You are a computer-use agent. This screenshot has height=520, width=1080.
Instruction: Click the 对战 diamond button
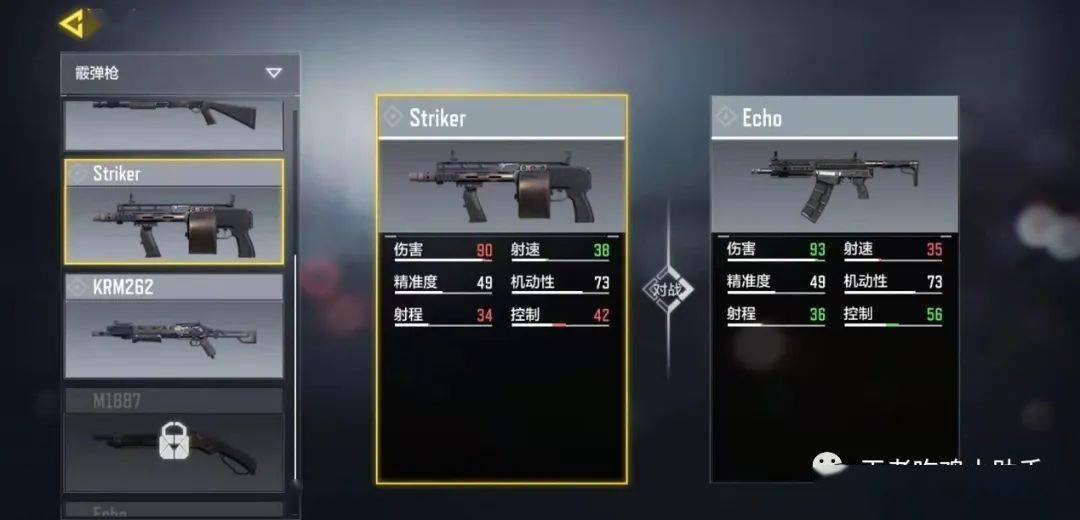point(668,290)
